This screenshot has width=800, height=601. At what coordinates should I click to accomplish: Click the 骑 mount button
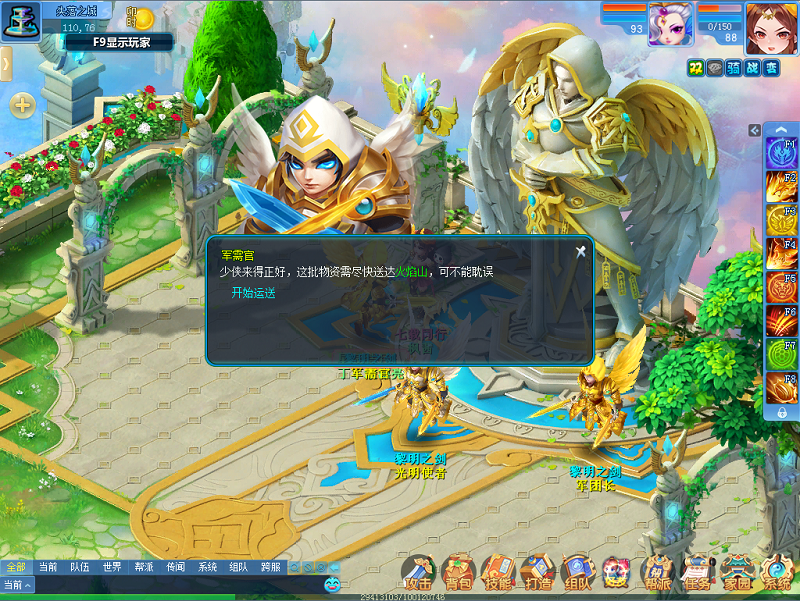pyautogui.click(x=733, y=67)
